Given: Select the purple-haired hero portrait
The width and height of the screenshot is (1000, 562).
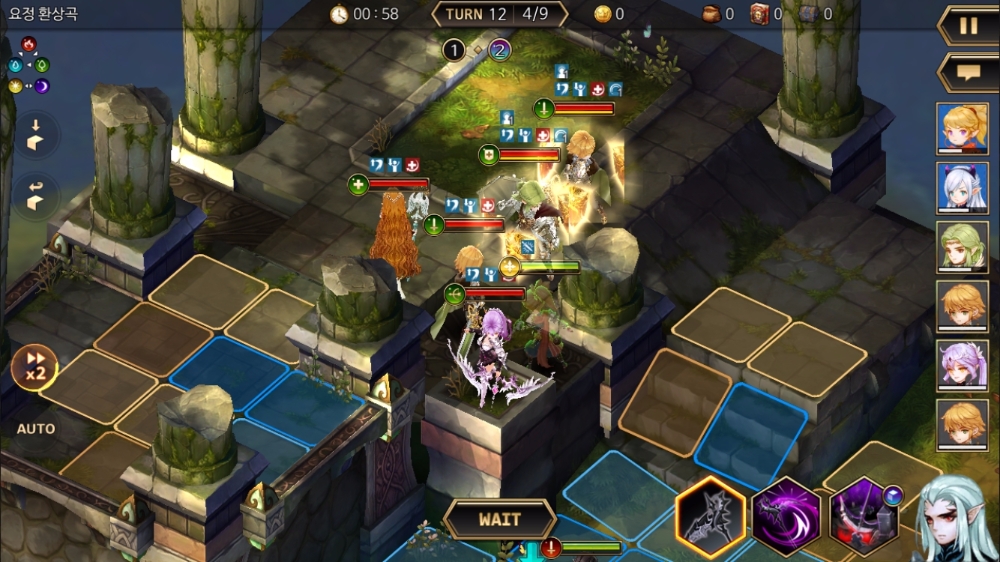Looking at the screenshot, I should [962, 365].
